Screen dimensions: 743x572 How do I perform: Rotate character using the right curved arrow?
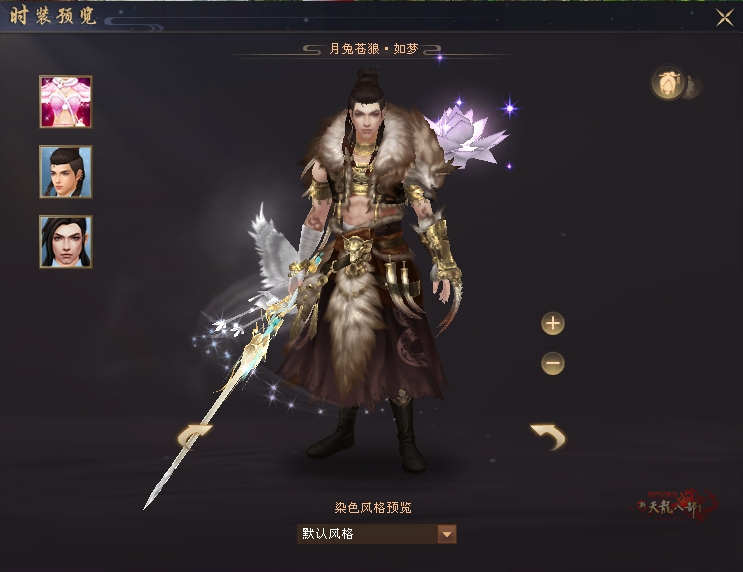point(547,436)
